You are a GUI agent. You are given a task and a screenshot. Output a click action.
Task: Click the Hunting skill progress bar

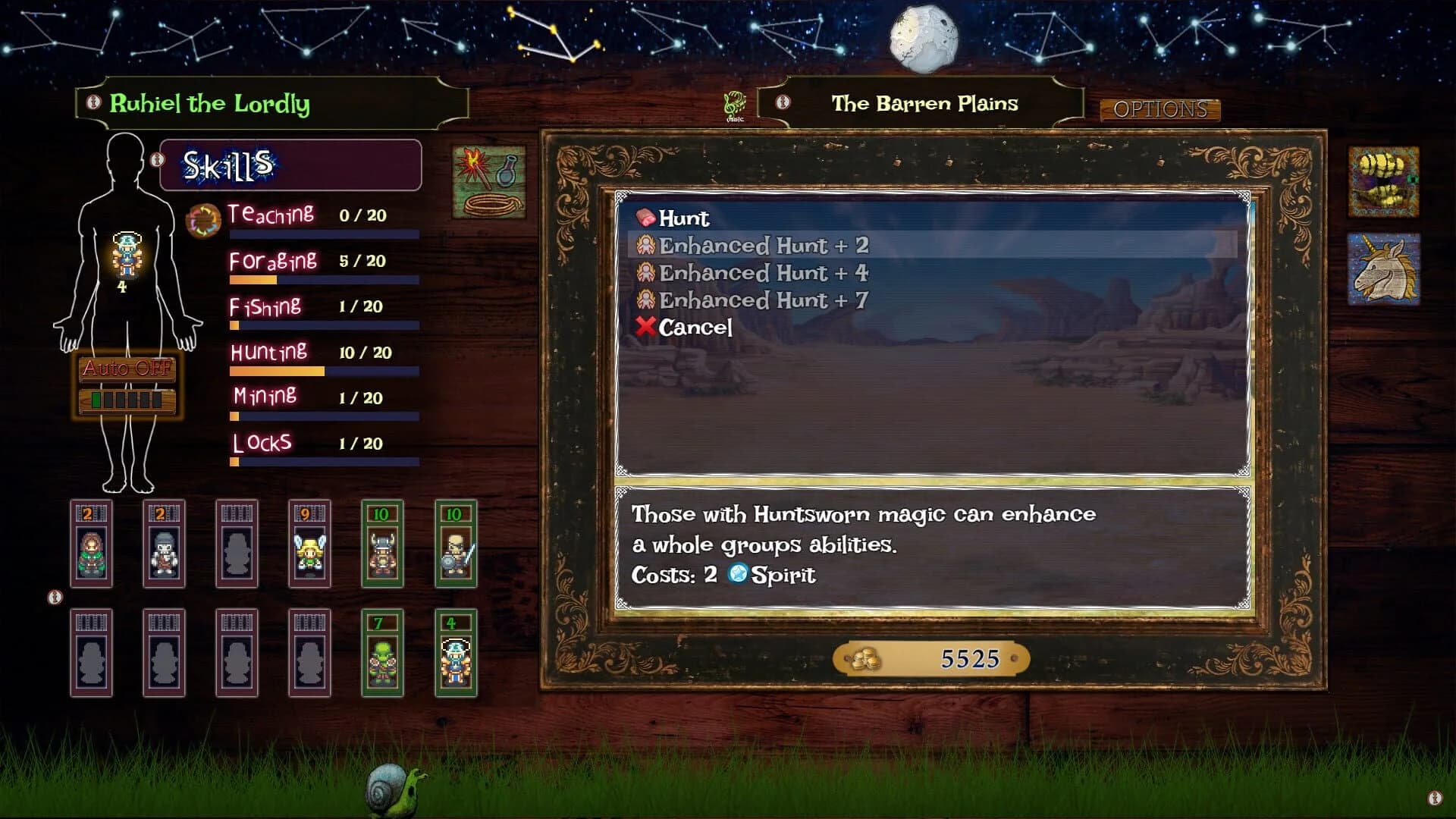(x=323, y=371)
